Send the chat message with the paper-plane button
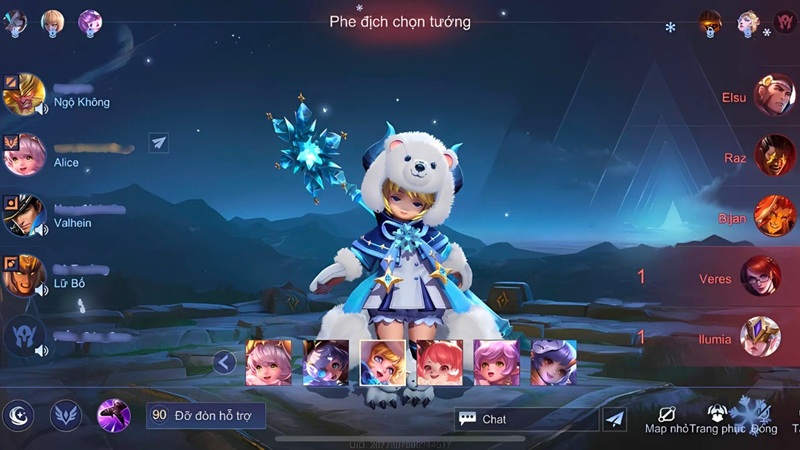800x450 pixels. [615, 419]
